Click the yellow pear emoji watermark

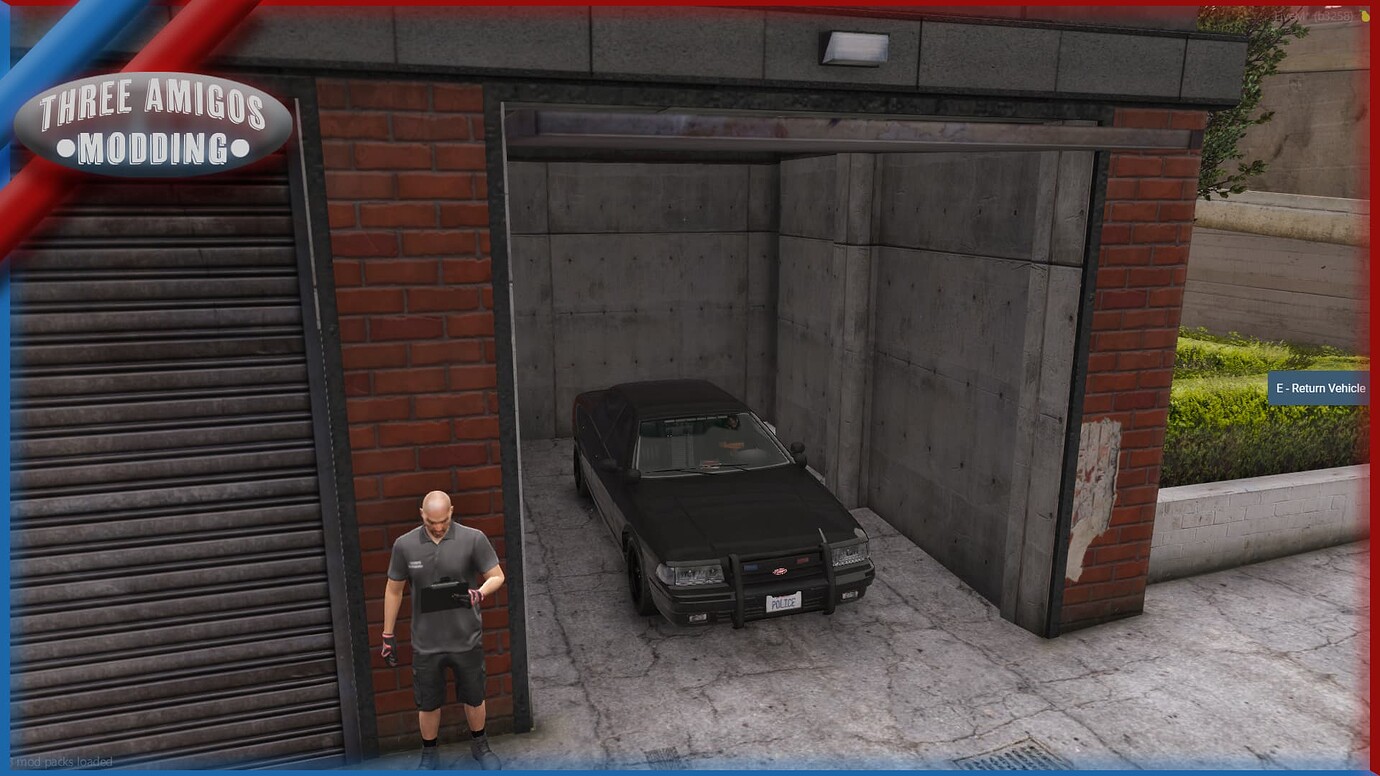(1365, 15)
